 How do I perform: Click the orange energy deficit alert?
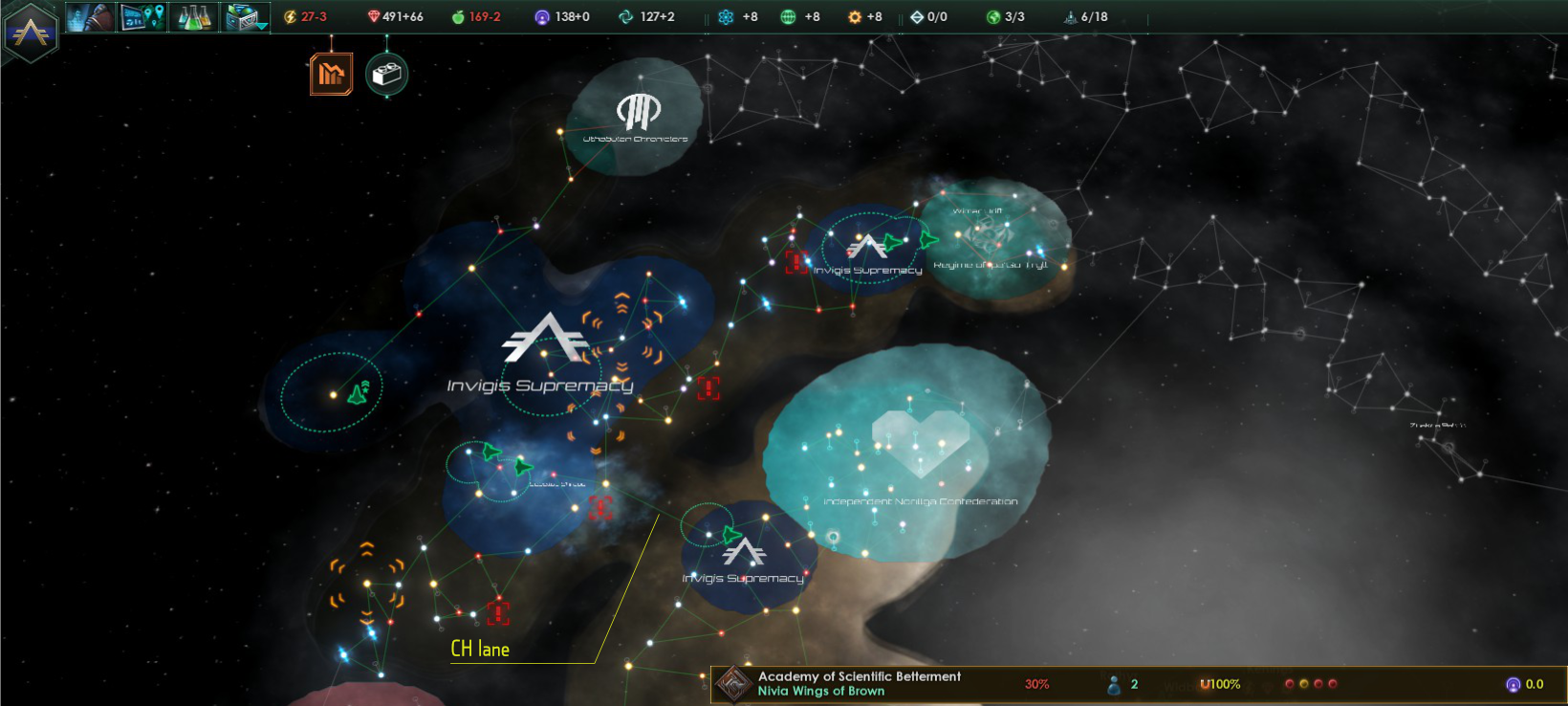coord(331,73)
